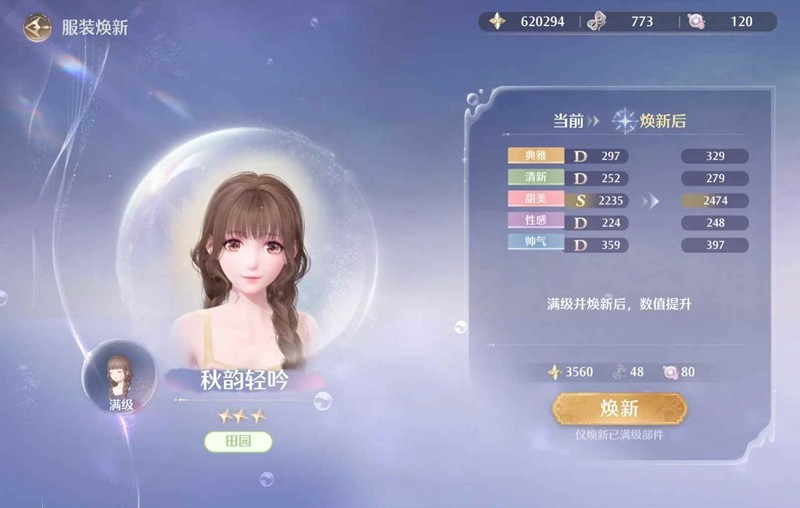Go back using the top-left arrow button

tap(38, 26)
